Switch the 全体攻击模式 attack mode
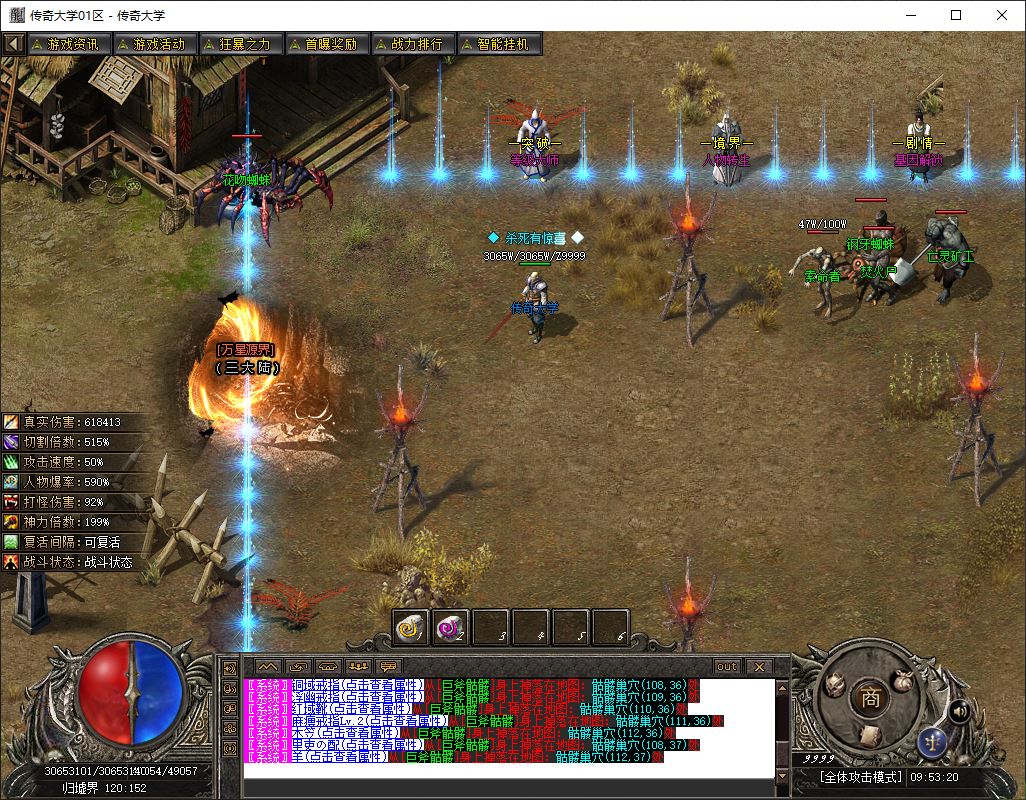The image size is (1026, 800). pyautogui.click(x=861, y=777)
